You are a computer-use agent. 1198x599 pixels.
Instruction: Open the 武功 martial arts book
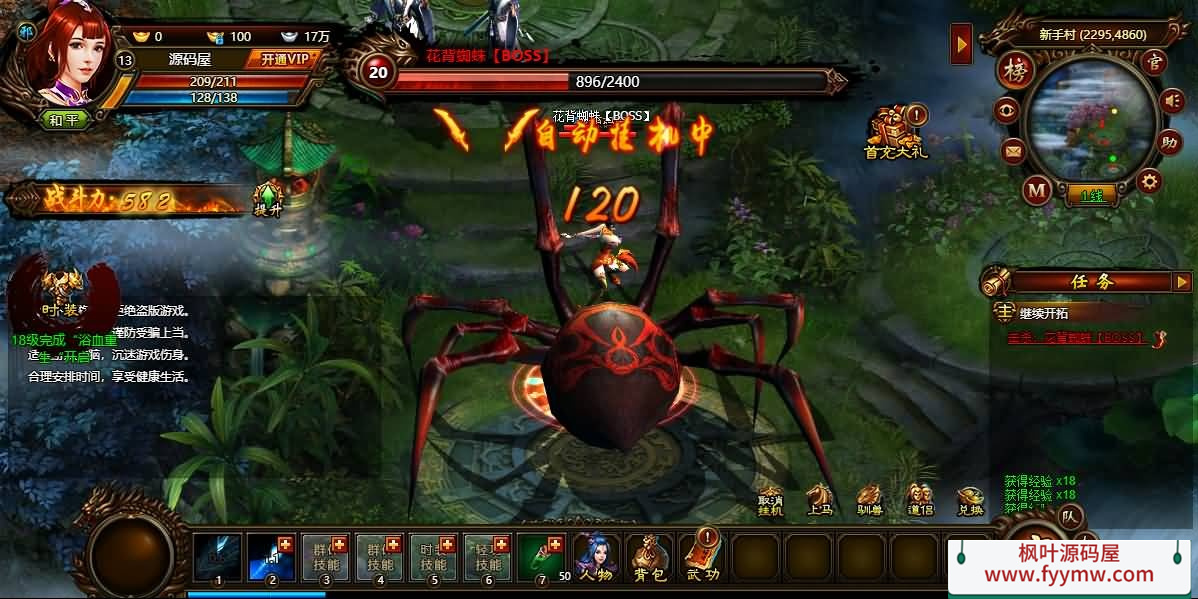click(x=704, y=557)
